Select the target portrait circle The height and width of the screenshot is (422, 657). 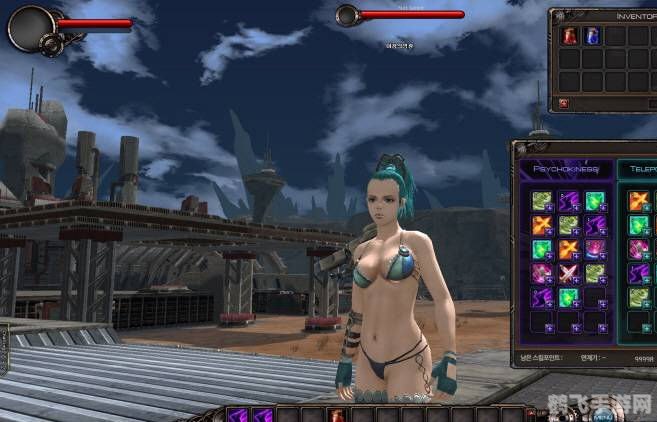point(347,15)
